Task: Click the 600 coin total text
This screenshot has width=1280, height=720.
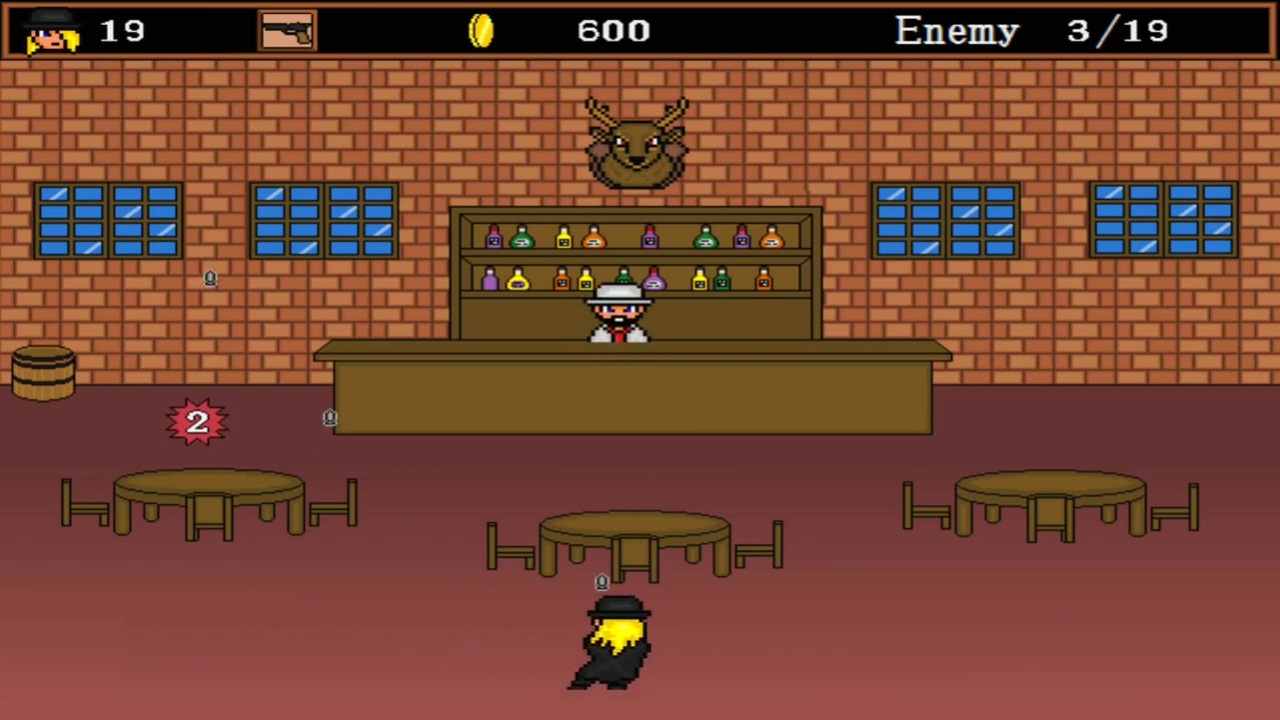Action: [x=613, y=31]
